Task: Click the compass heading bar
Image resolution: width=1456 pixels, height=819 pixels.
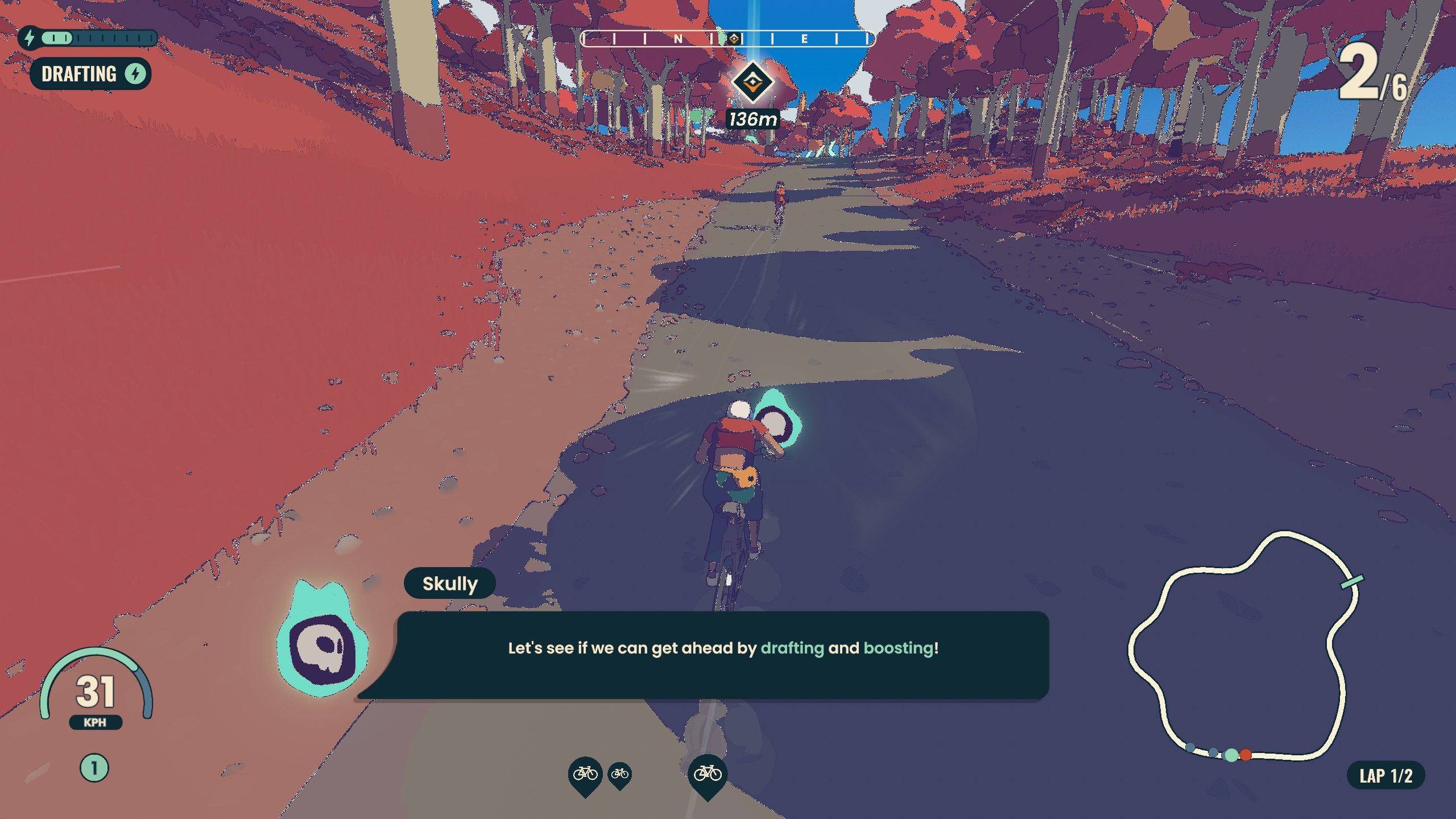Action: click(x=727, y=39)
